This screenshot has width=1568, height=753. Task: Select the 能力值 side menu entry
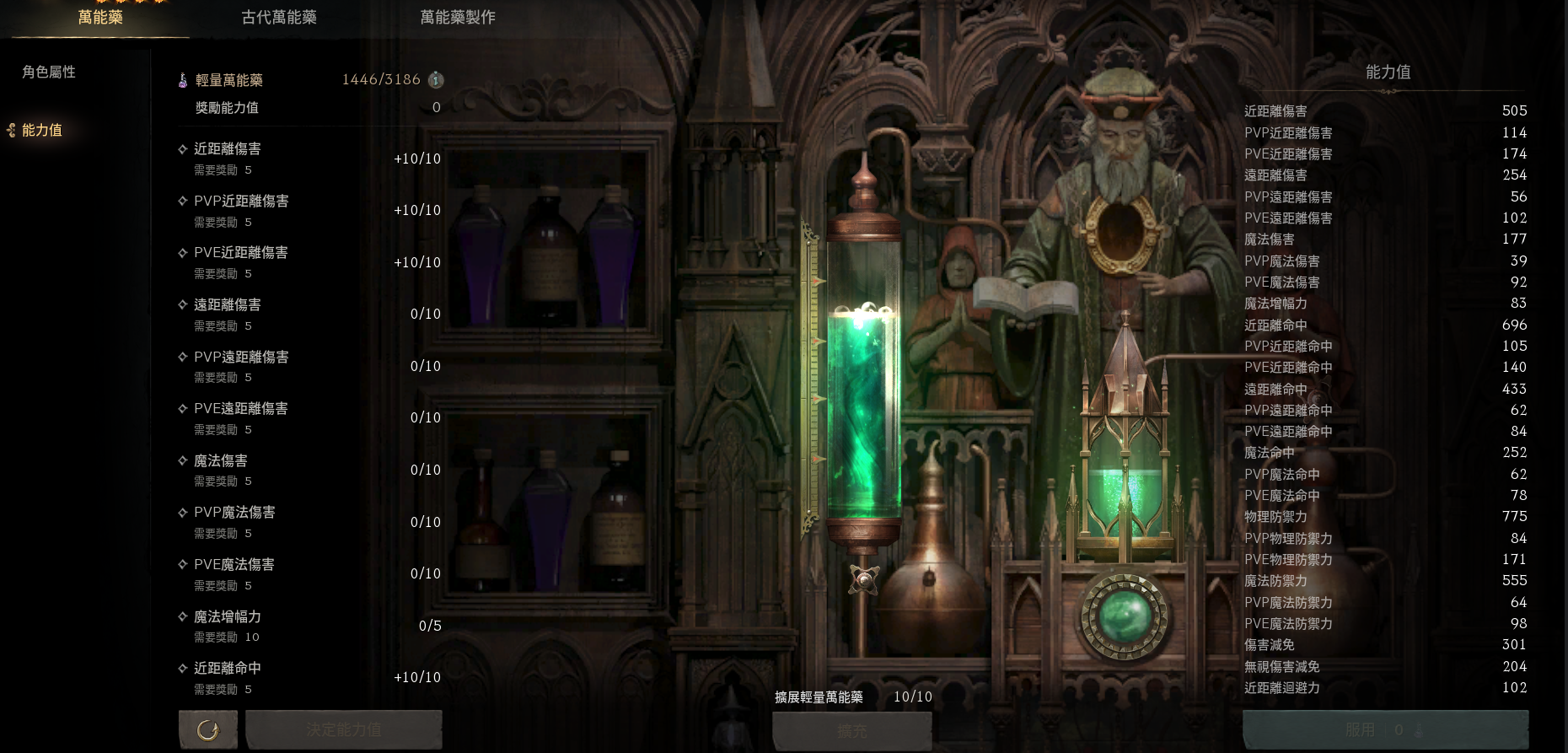click(42, 131)
